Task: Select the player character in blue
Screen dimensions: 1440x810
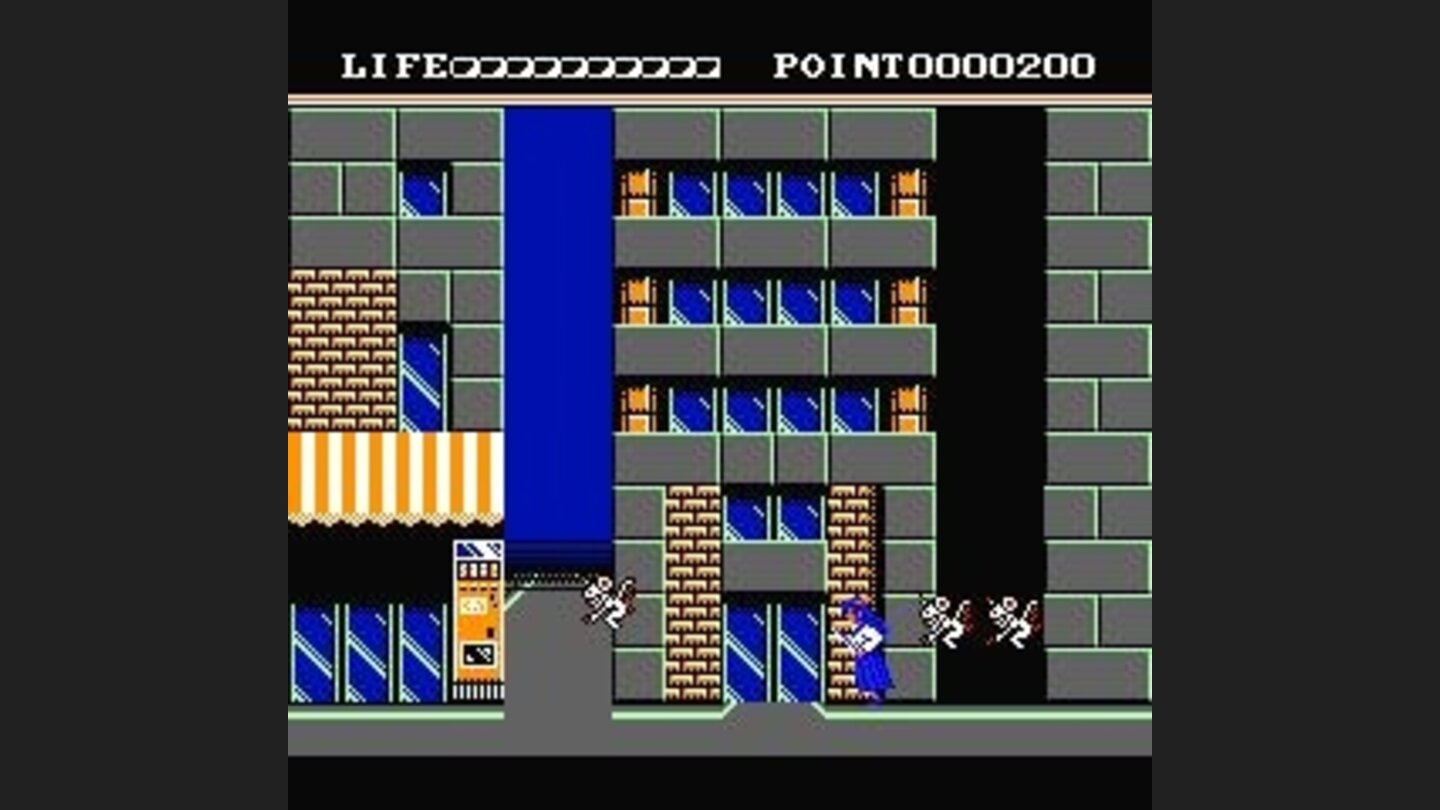Action: pyautogui.click(x=866, y=645)
